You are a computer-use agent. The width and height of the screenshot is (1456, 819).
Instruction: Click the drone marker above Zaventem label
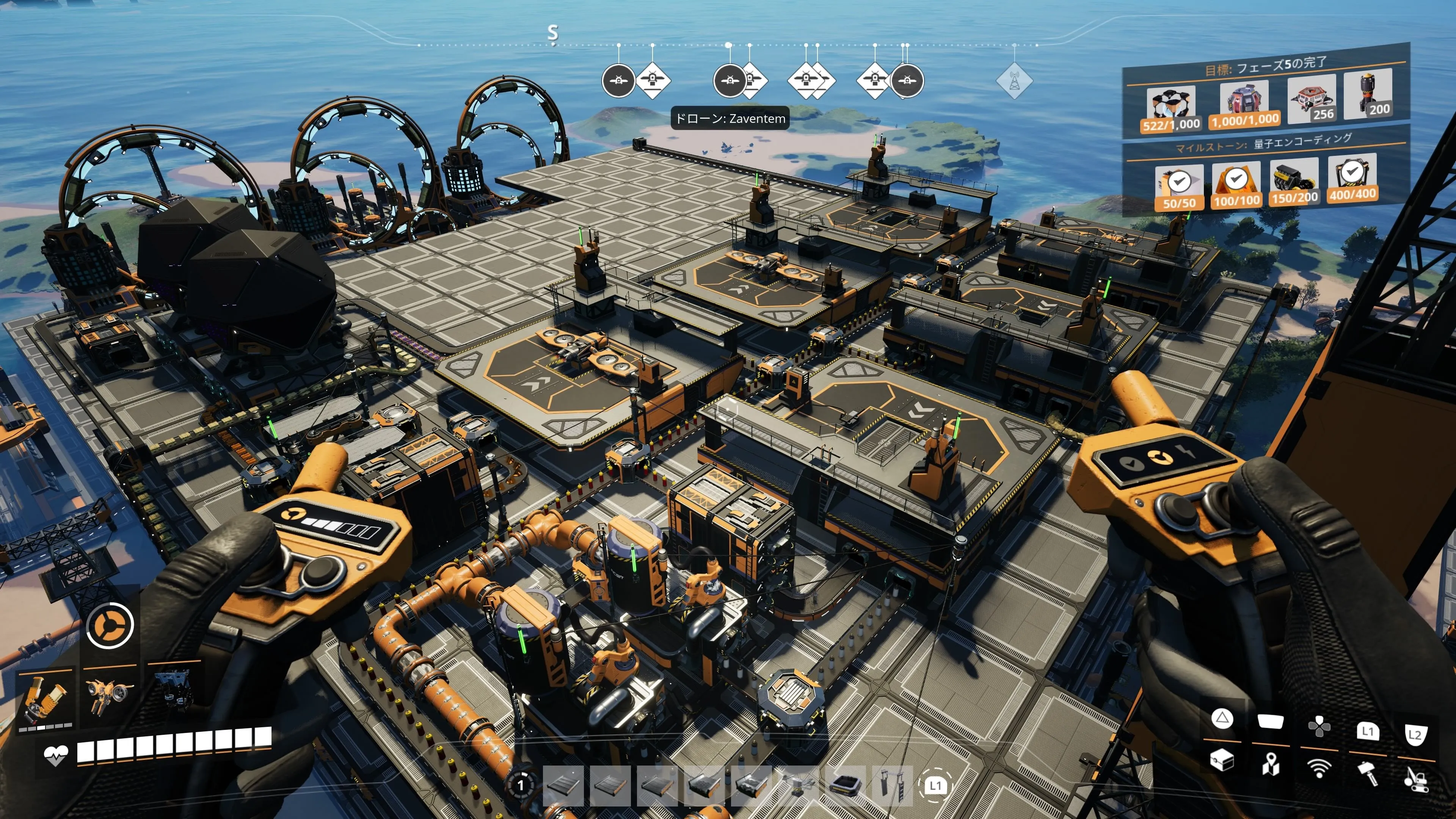[x=730, y=81]
